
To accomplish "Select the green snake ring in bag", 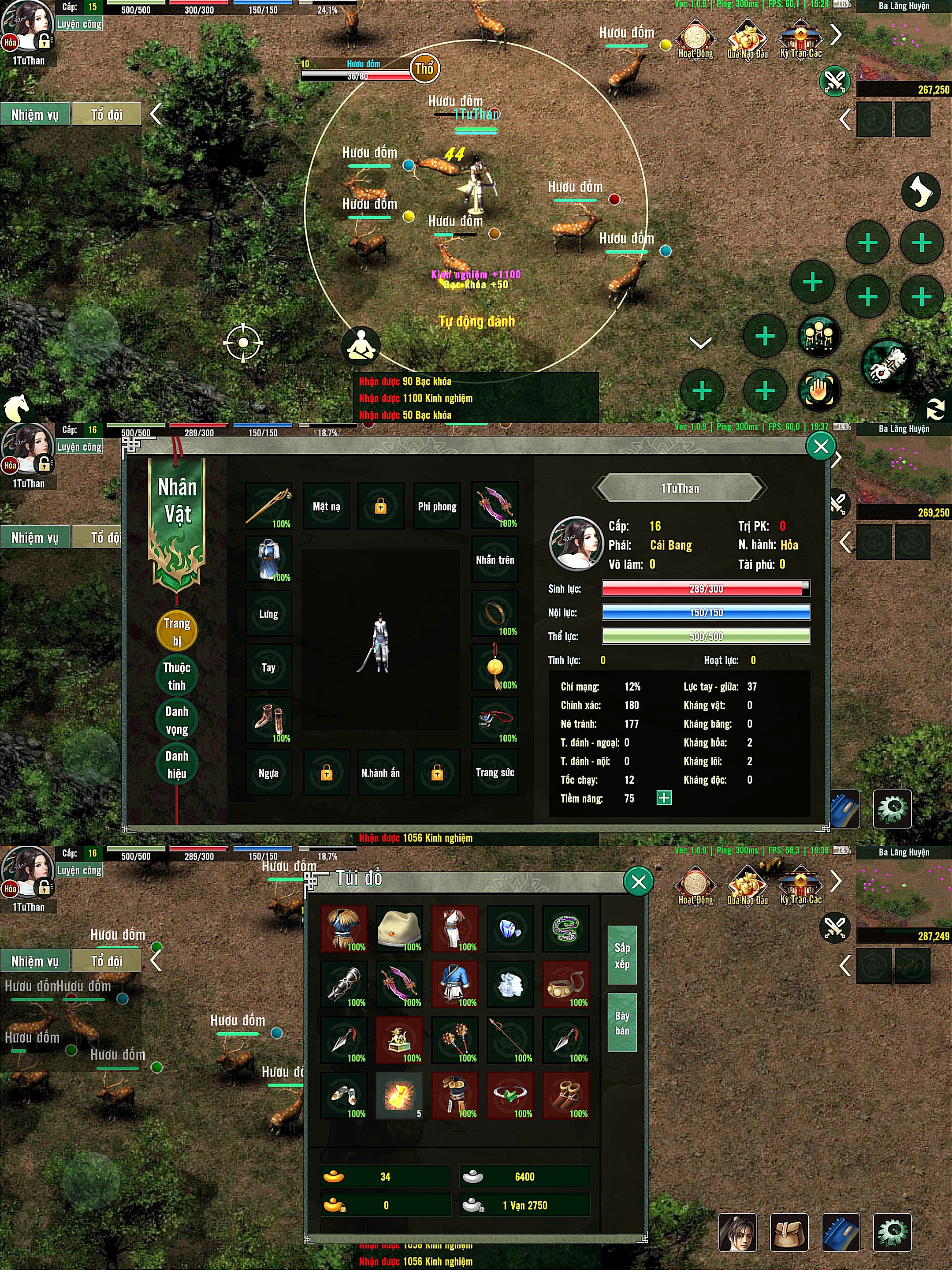I will tap(566, 928).
